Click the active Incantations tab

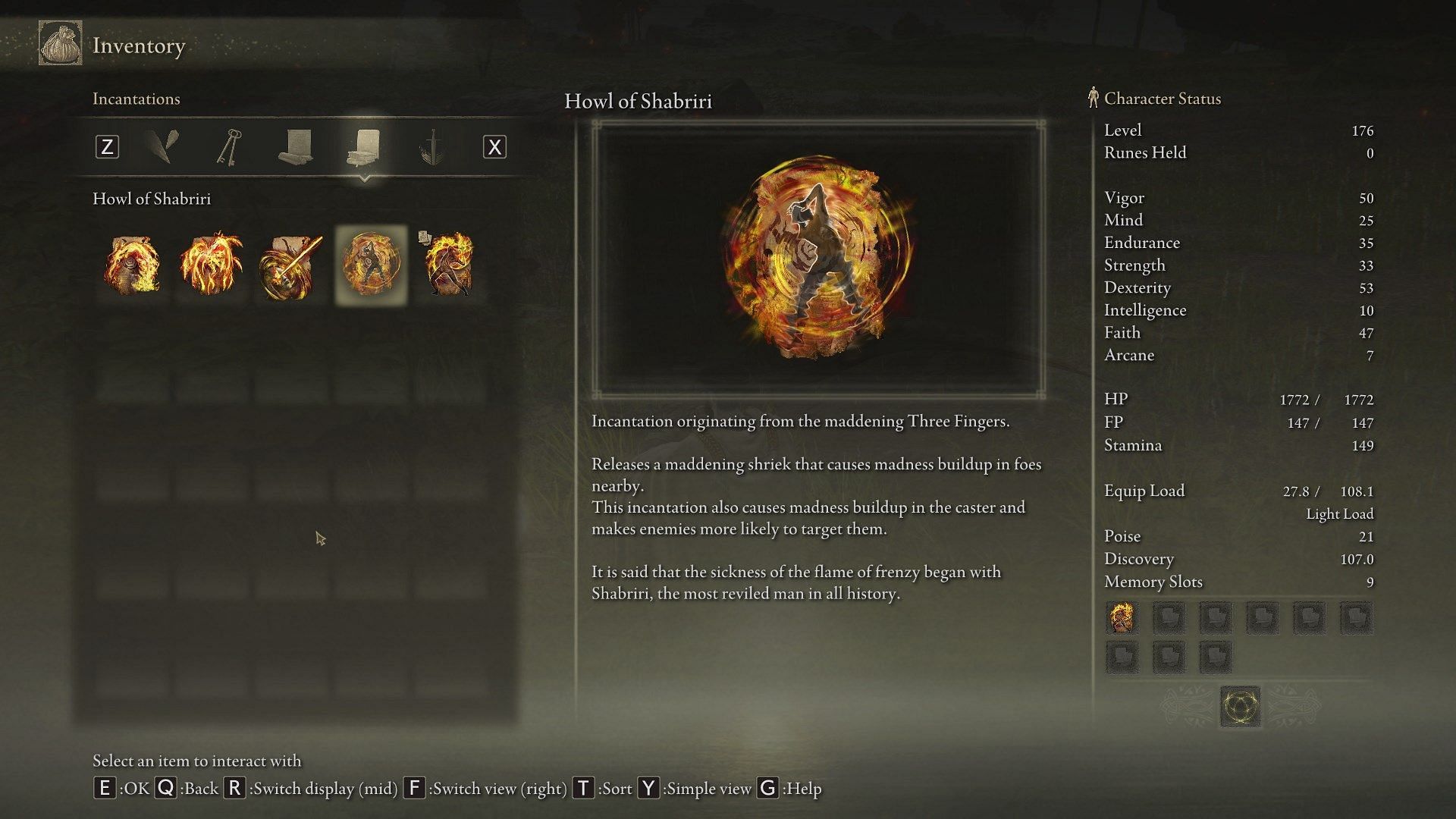(364, 146)
